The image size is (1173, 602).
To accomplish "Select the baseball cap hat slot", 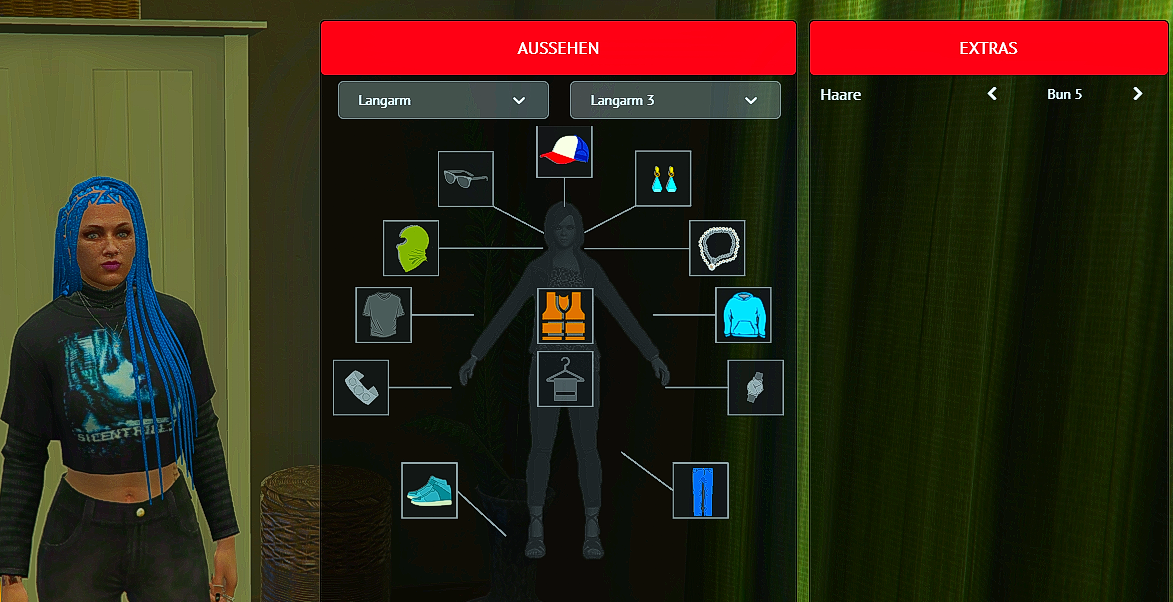I will [564, 152].
